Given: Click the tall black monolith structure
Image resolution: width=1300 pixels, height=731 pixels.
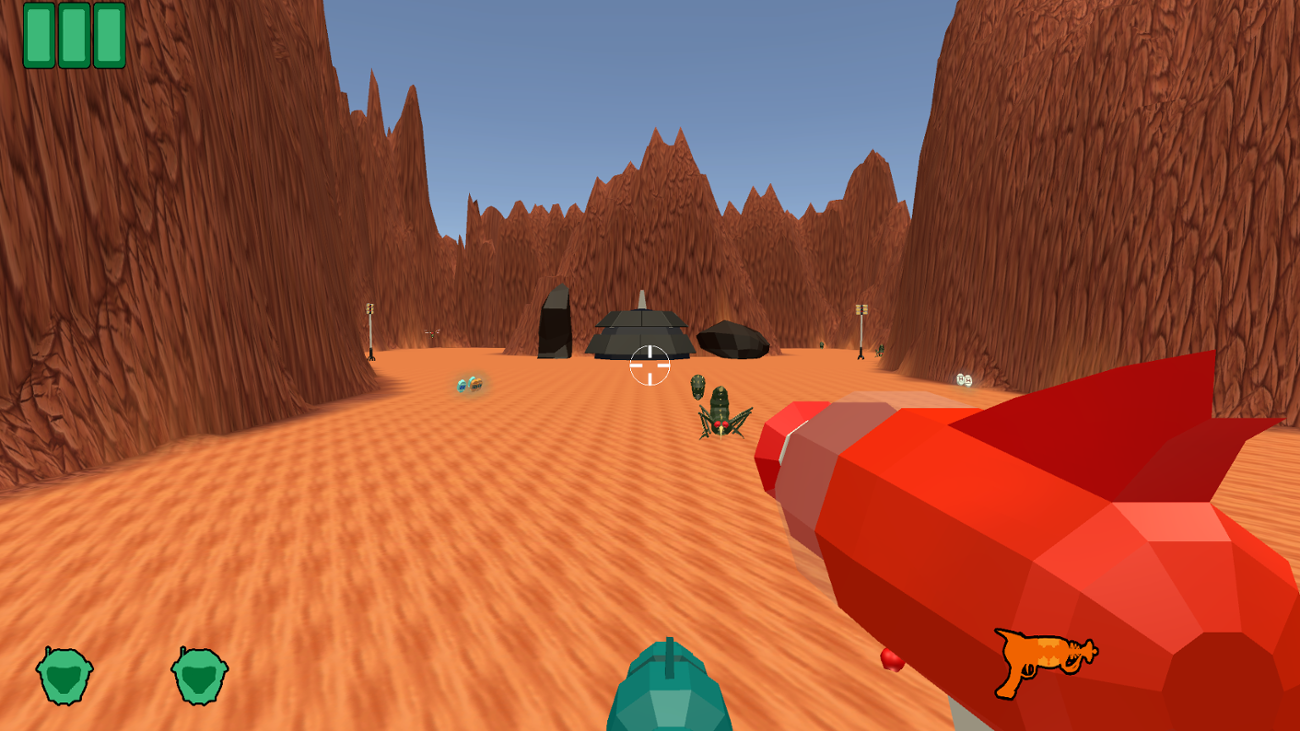Looking at the screenshot, I should pyautogui.click(x=555, y=325).
